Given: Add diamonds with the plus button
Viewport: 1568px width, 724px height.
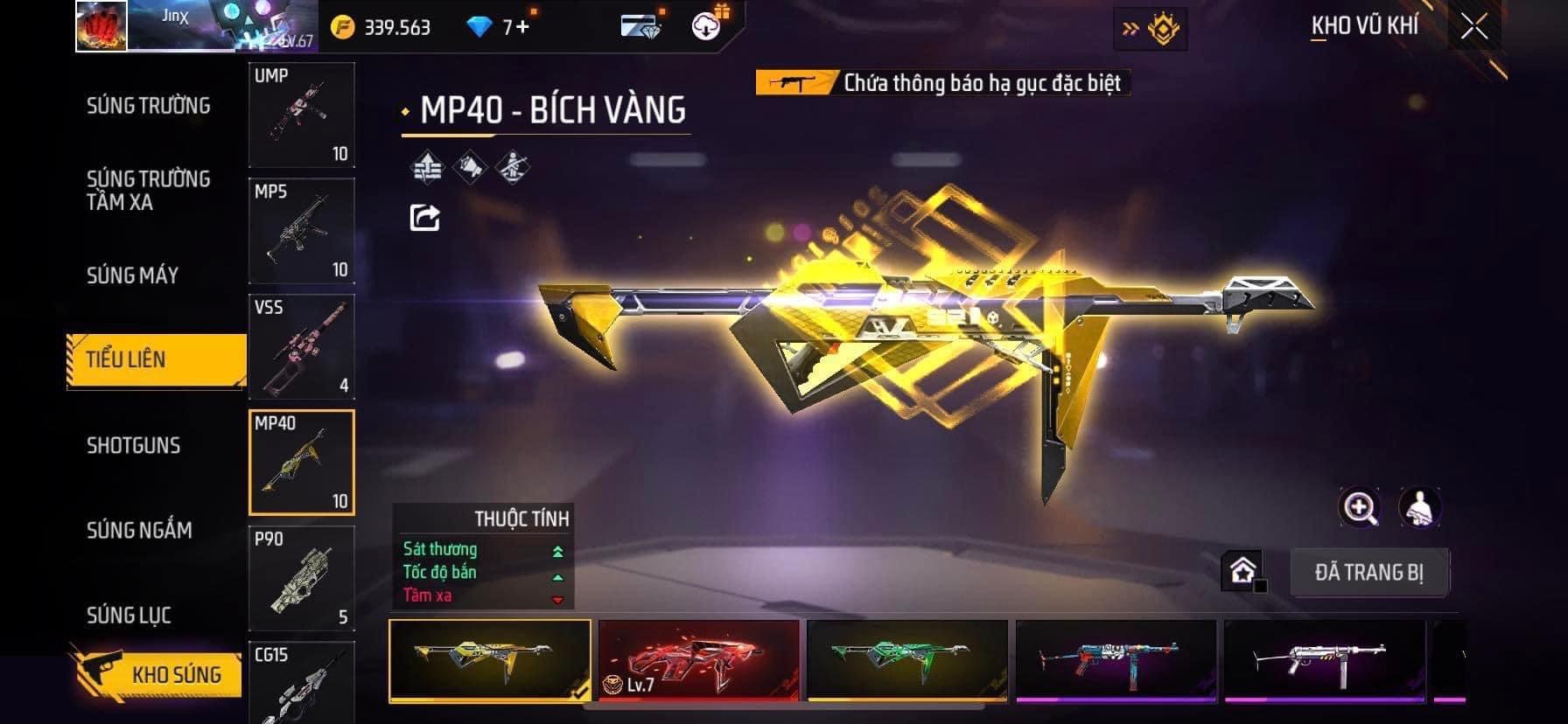Looking at the screenshot, I should [523, 27].
